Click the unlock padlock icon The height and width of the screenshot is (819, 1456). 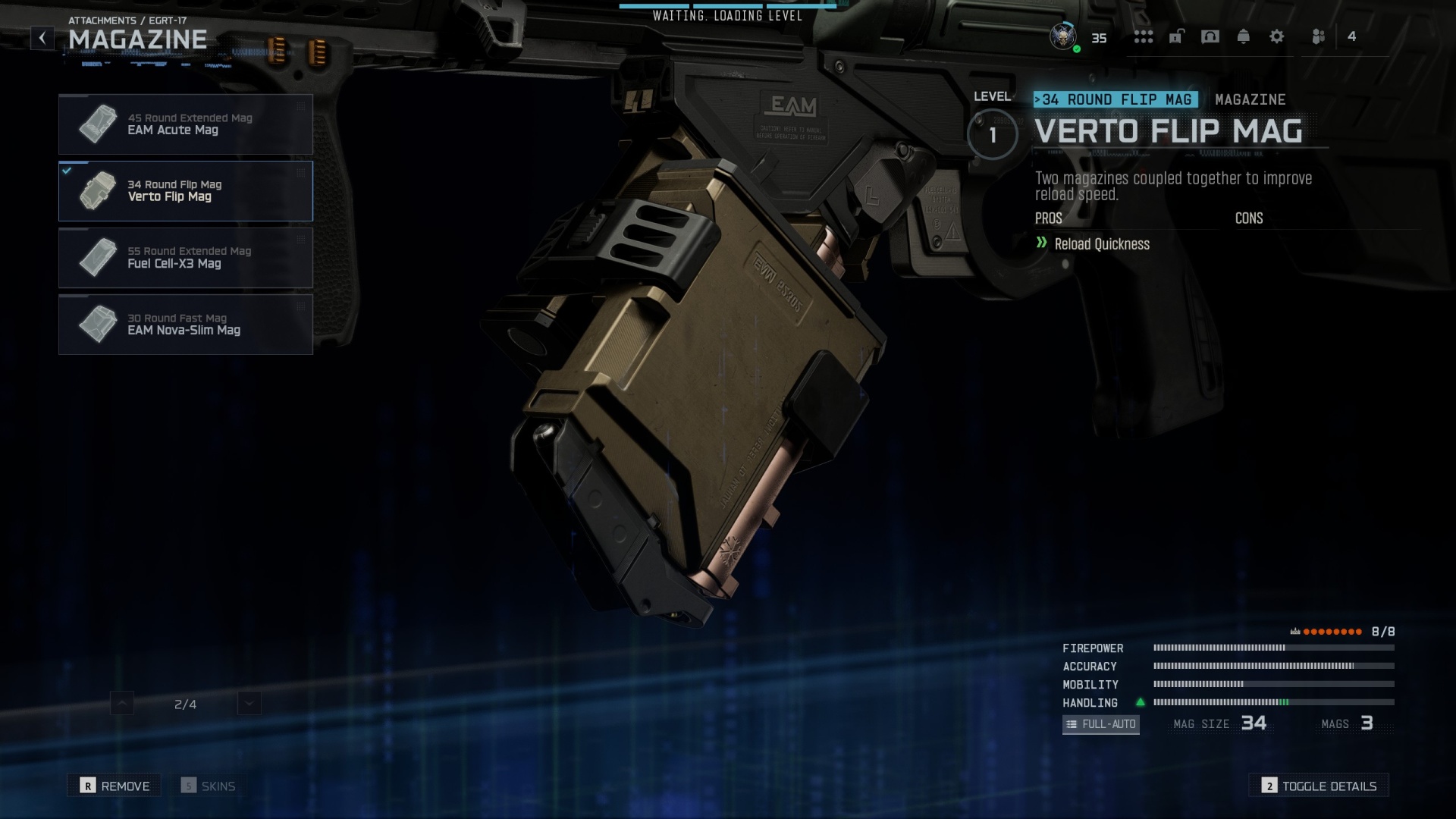point(1177,37)
